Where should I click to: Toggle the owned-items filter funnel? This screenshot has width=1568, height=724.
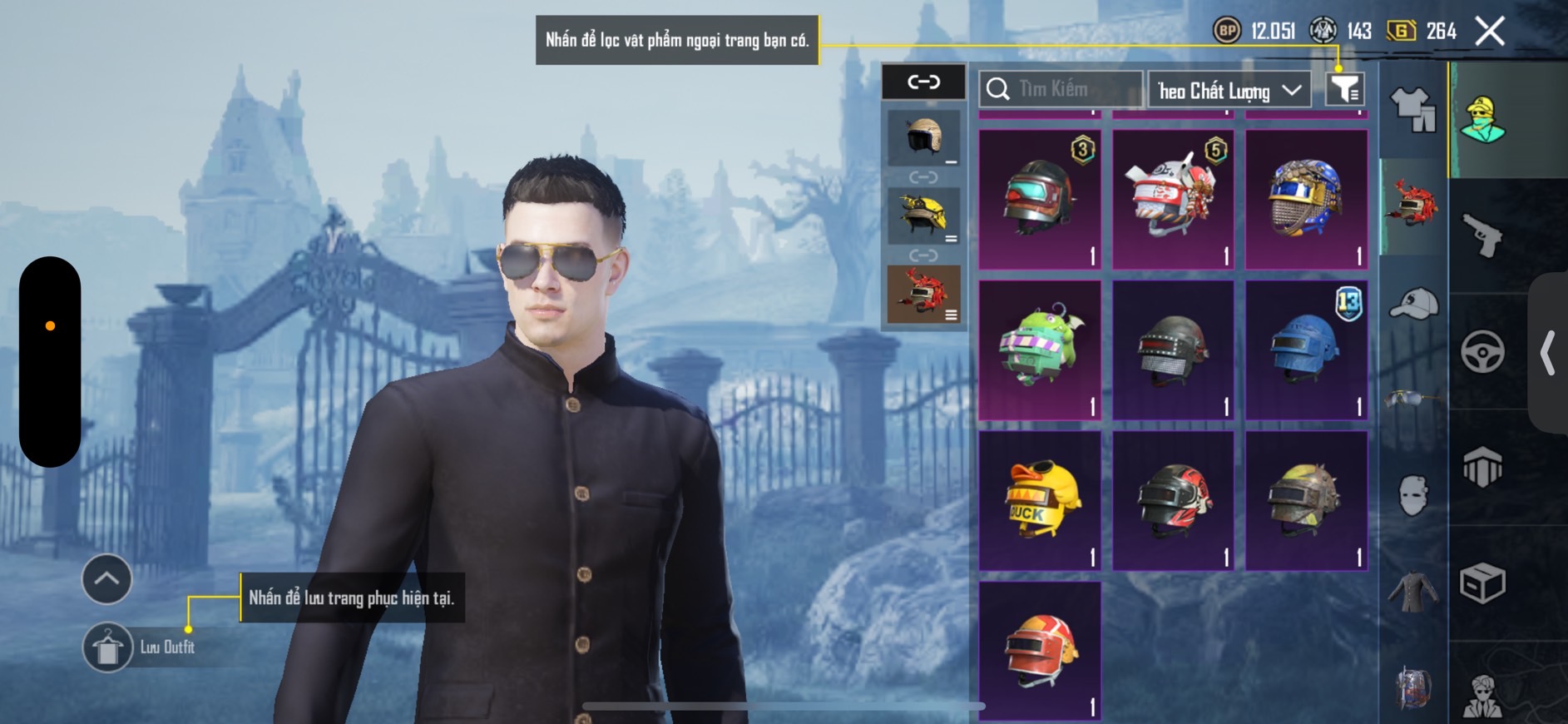coord(1344,88)
